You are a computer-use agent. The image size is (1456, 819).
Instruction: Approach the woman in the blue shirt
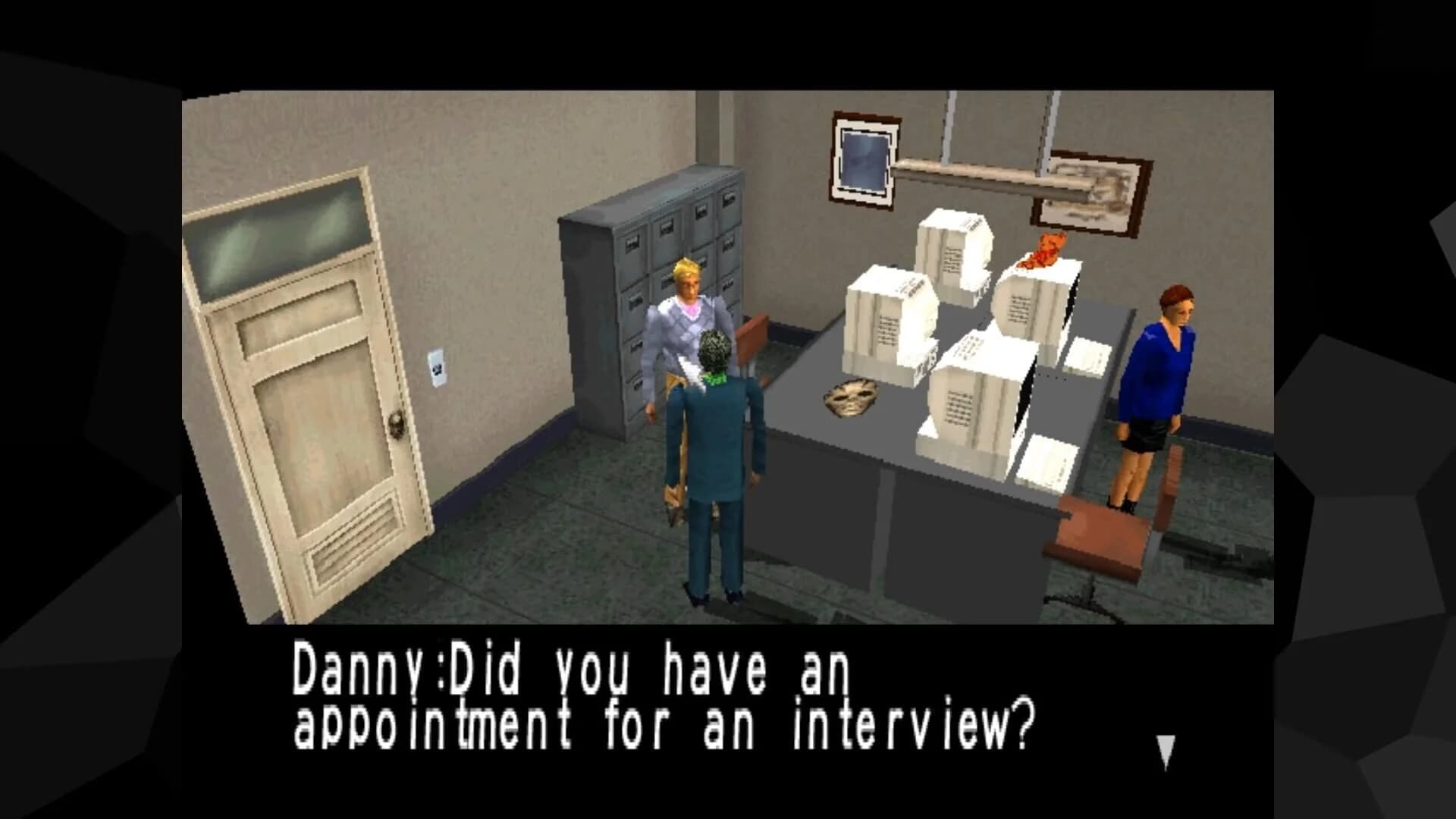(1160, 372)
